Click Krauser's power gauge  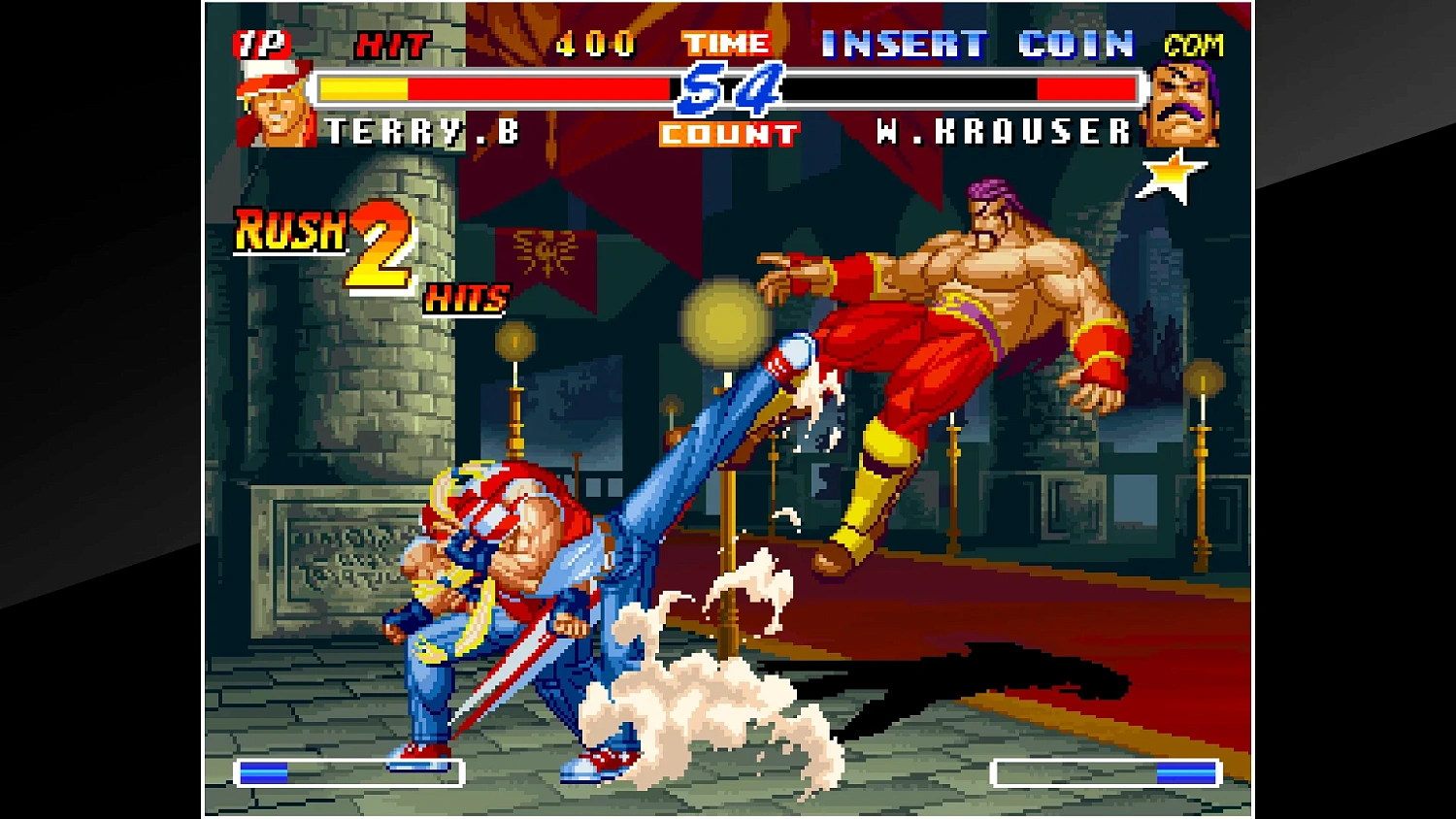point(1107,770)
